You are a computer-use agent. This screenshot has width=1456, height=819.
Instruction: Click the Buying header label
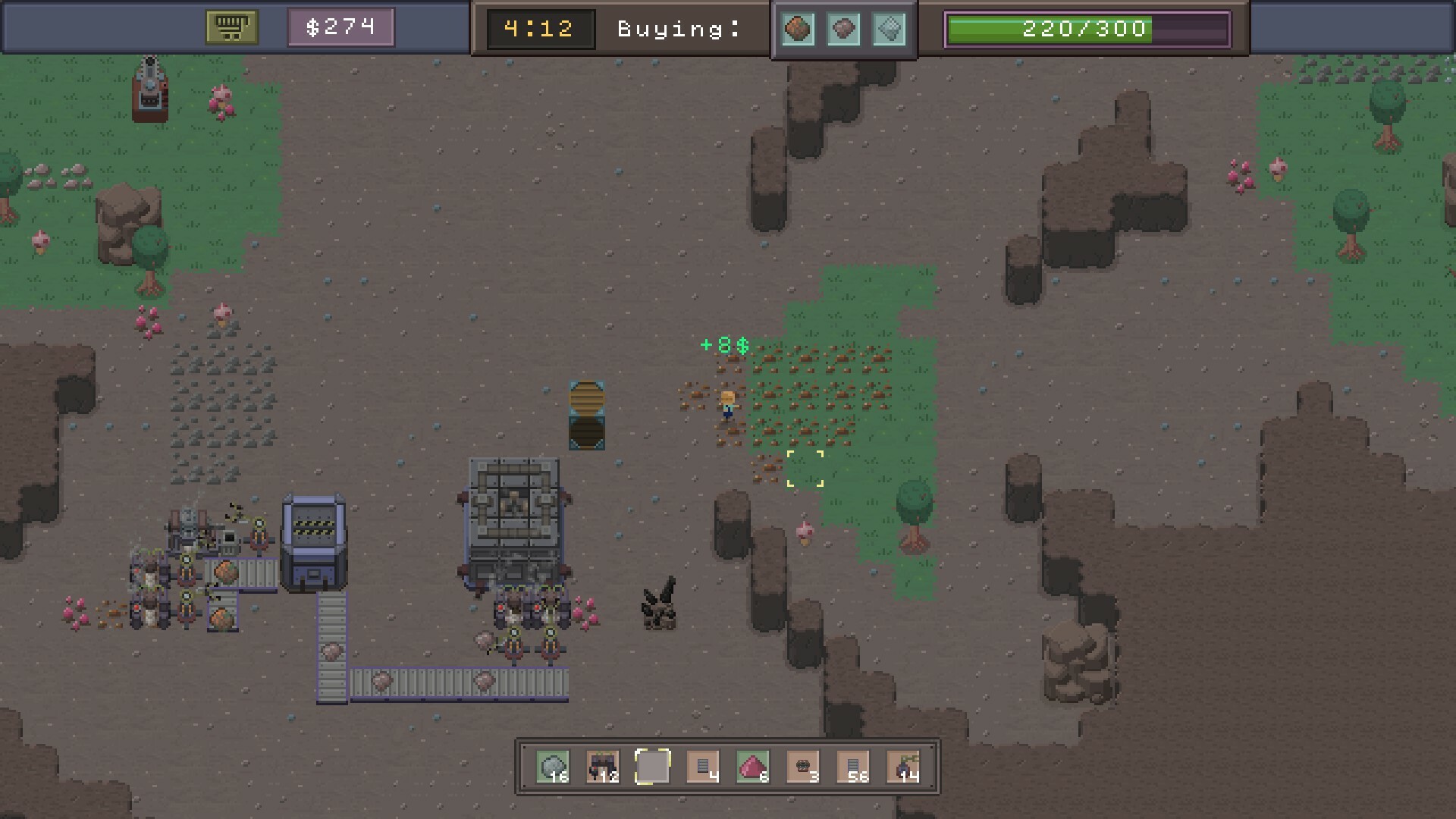(677, 29)
